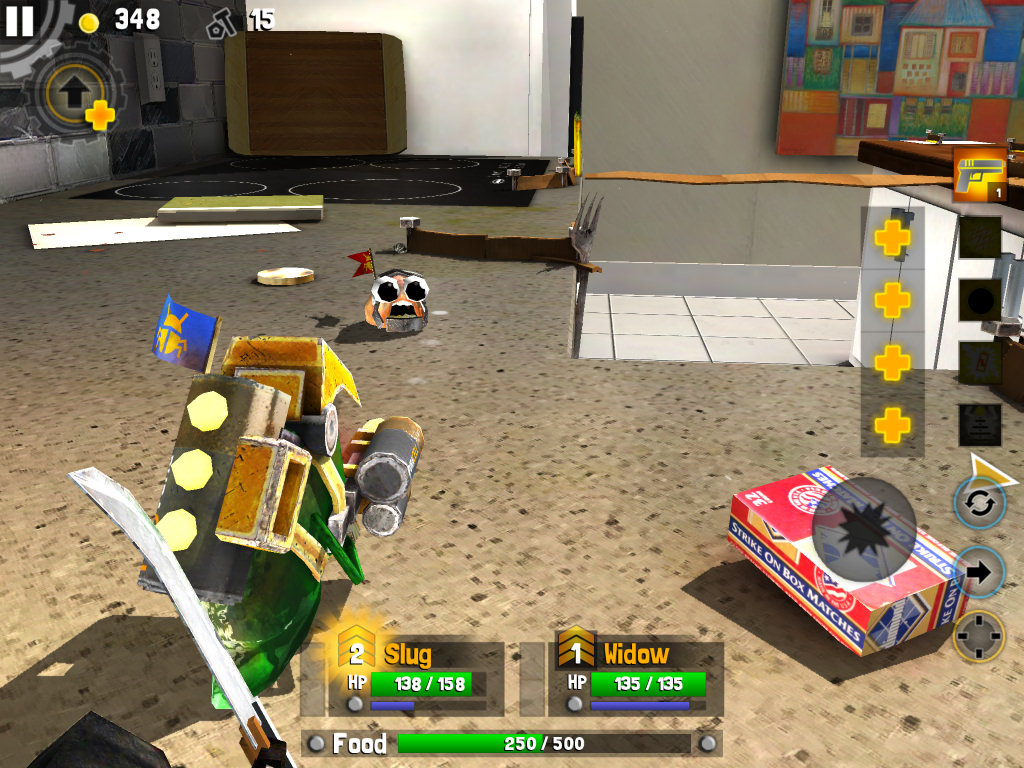Screen dimensions: 1024x768
Task: Select the pistol weapon slot
Action: coord(979,175)
